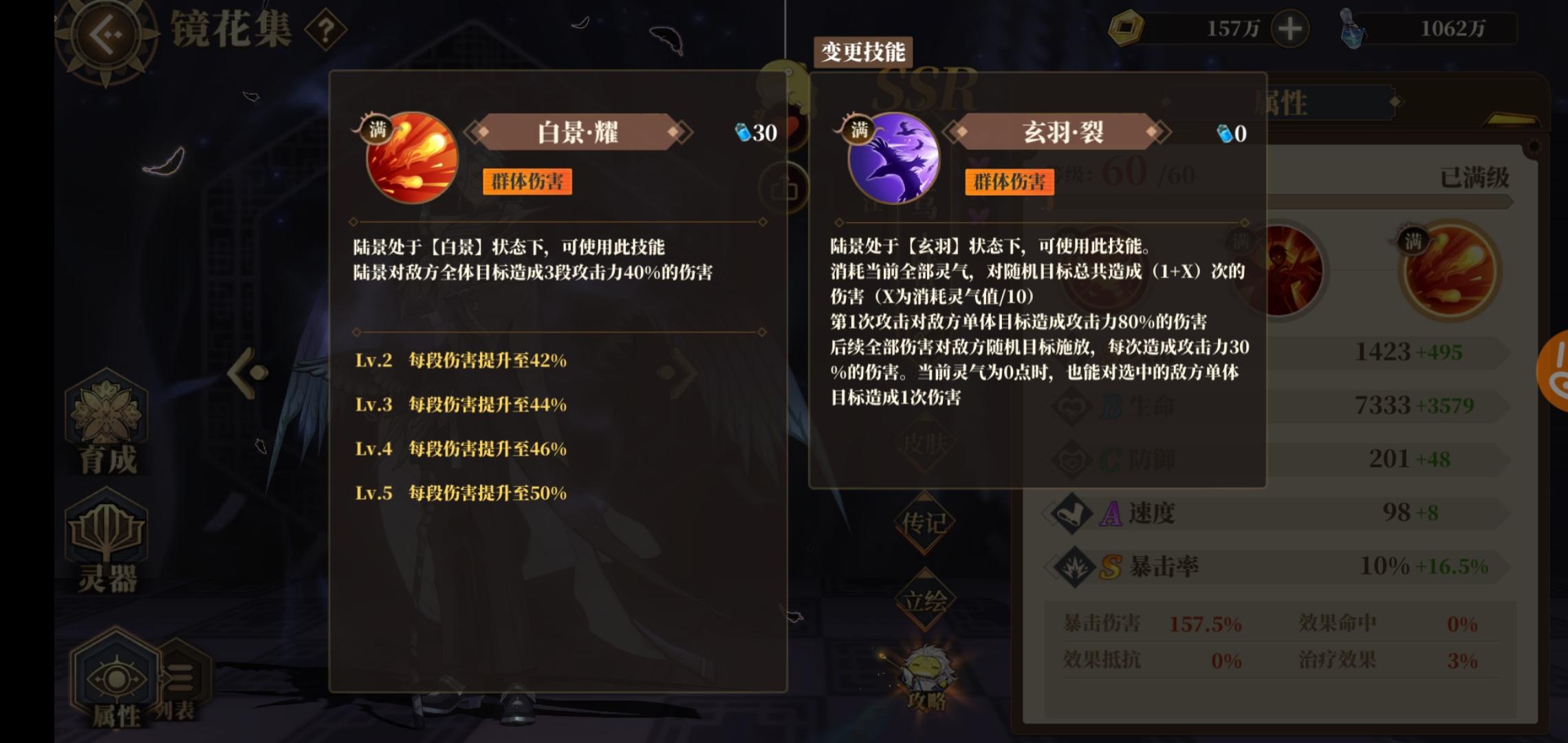The width and height of the screenshot is (1568, 743).
Task: Switch to the 立绘 tab
Action: click(x=926, y=600)
